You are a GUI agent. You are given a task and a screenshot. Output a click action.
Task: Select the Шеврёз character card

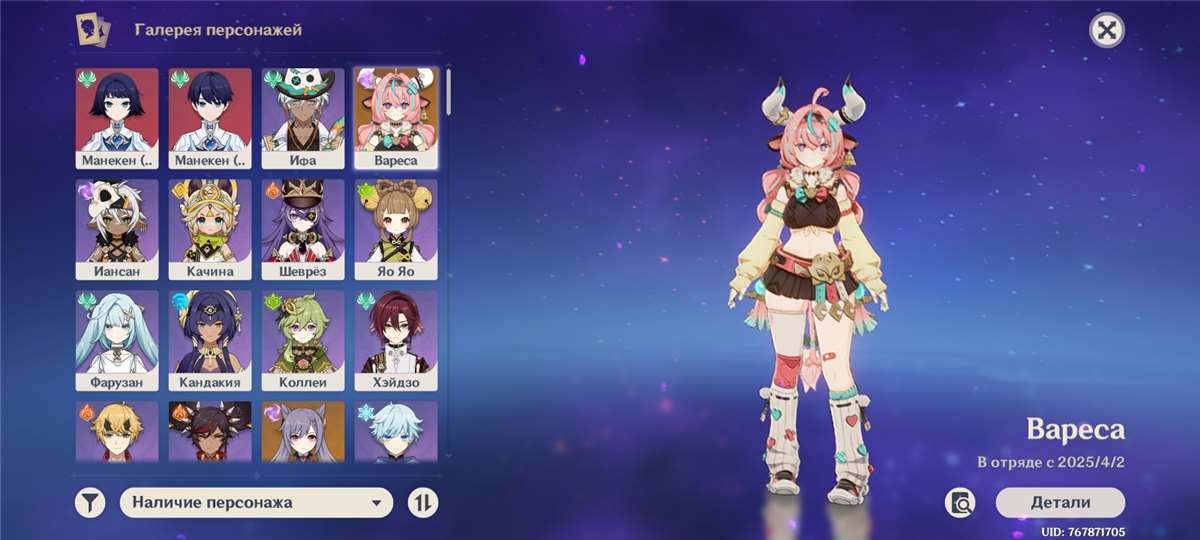coord(303,229)
